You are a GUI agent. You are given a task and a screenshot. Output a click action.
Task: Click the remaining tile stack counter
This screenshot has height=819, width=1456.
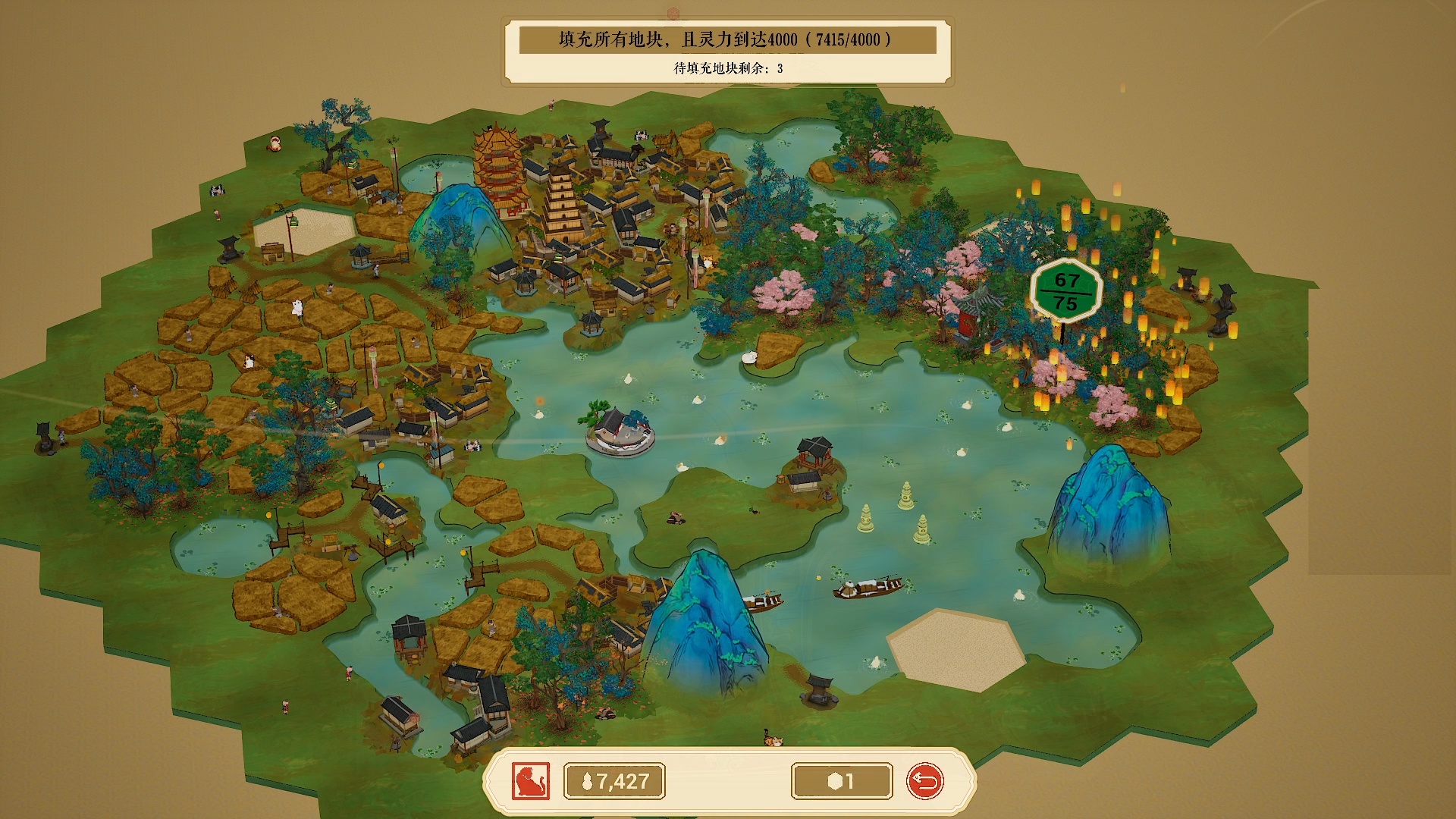[x=842, y=781]
